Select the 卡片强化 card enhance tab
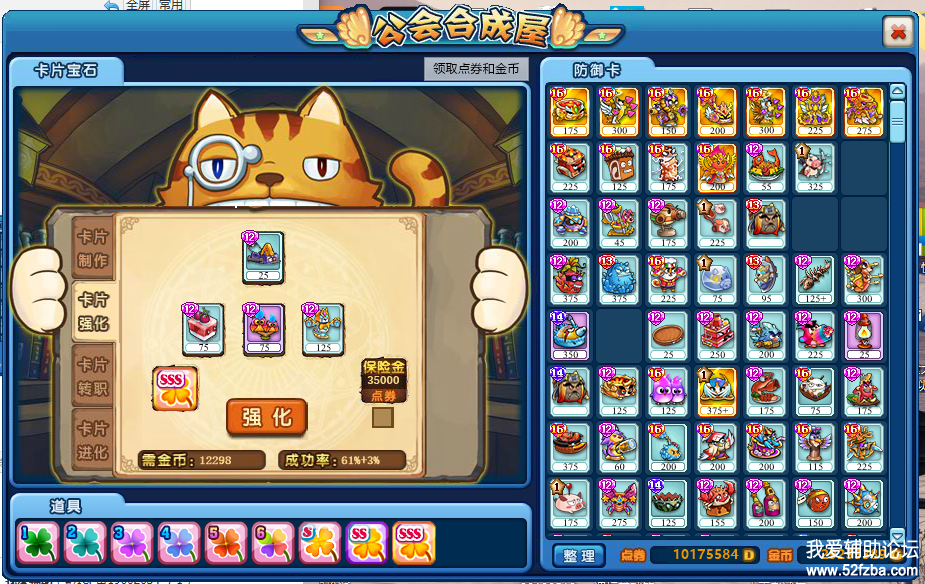This screenshot has width=925, height=584. (93, 311)
